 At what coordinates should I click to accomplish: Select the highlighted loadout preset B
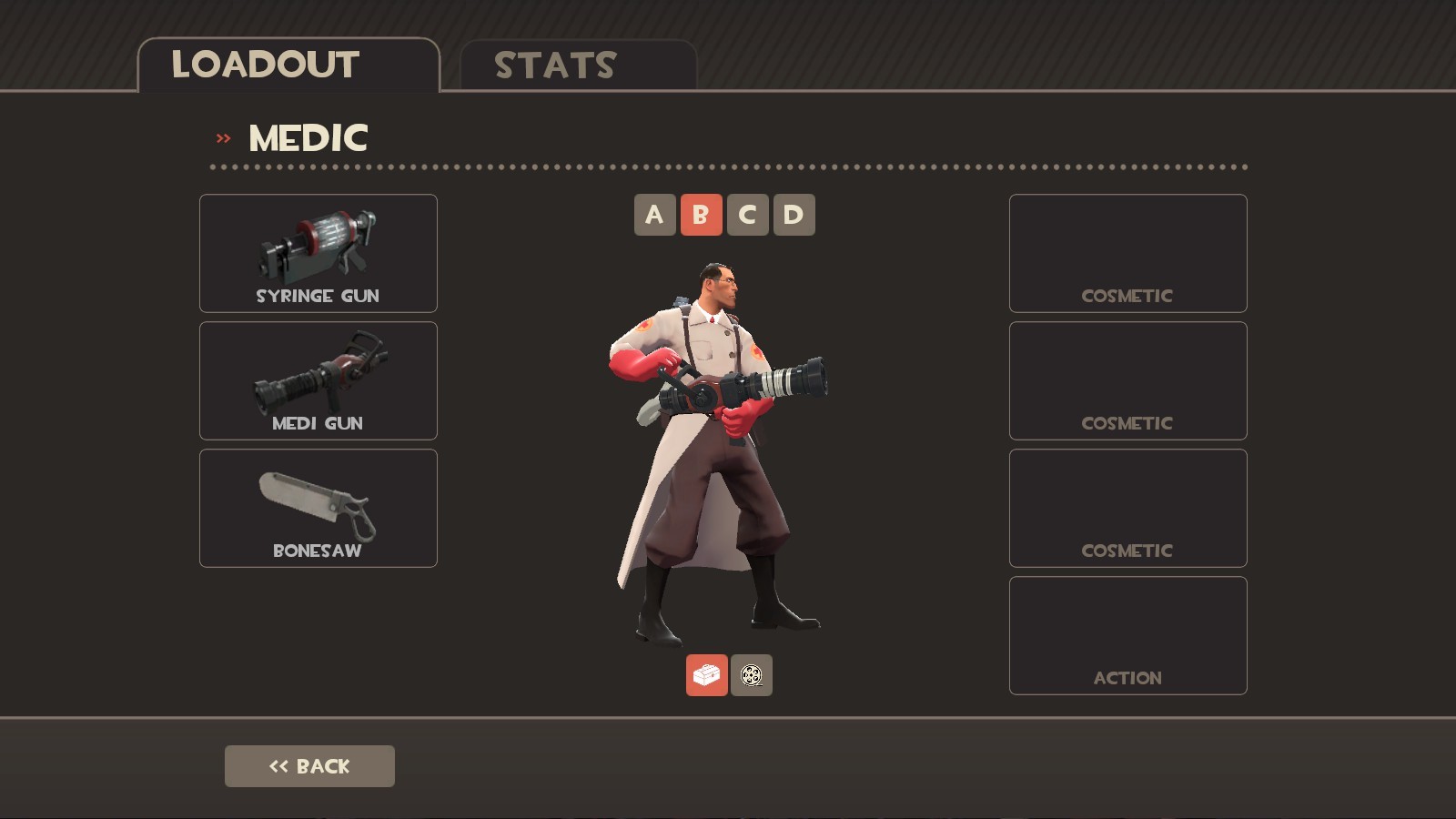701,215
